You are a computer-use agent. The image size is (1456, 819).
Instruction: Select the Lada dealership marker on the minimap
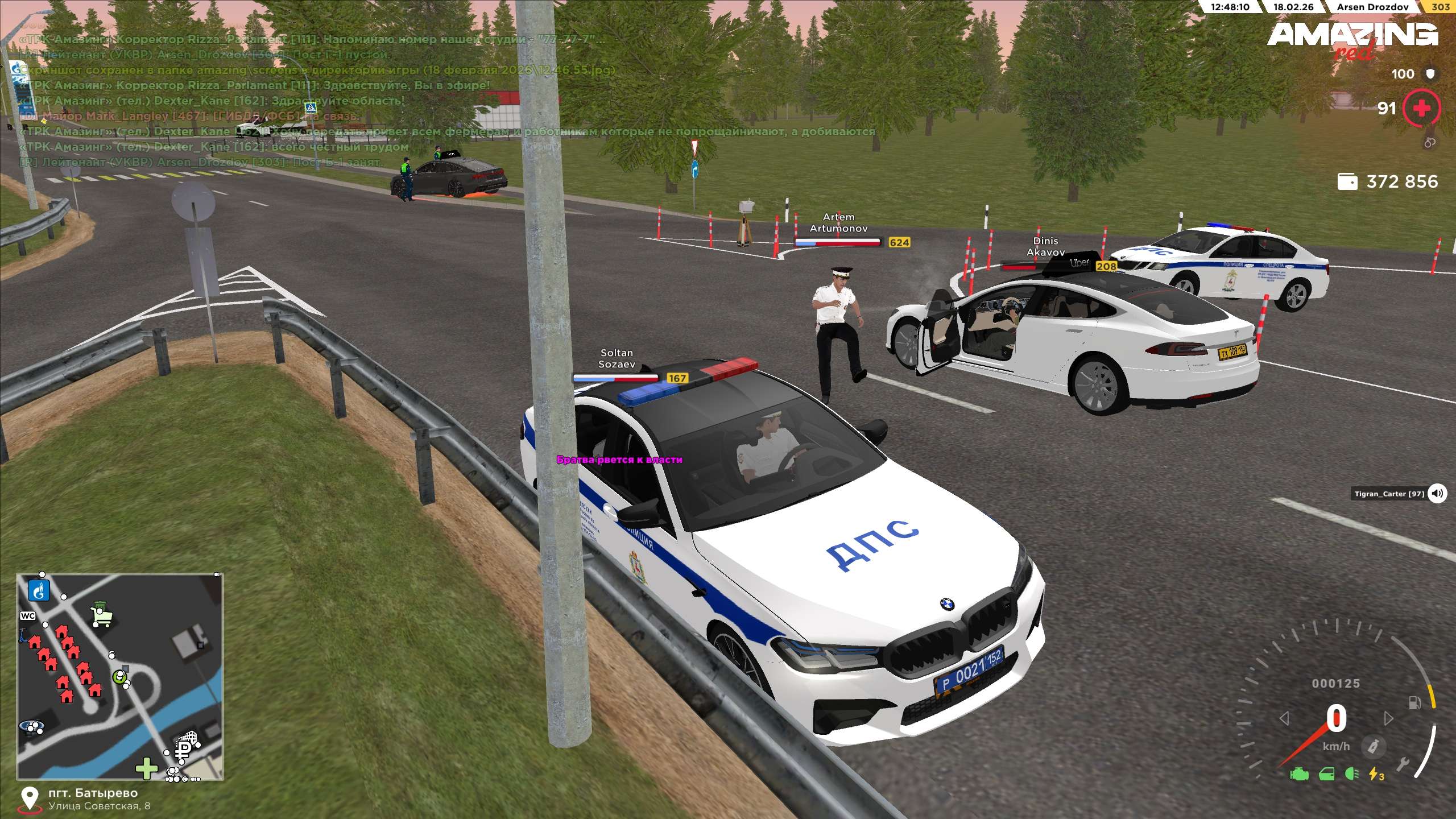coord(31,726)
